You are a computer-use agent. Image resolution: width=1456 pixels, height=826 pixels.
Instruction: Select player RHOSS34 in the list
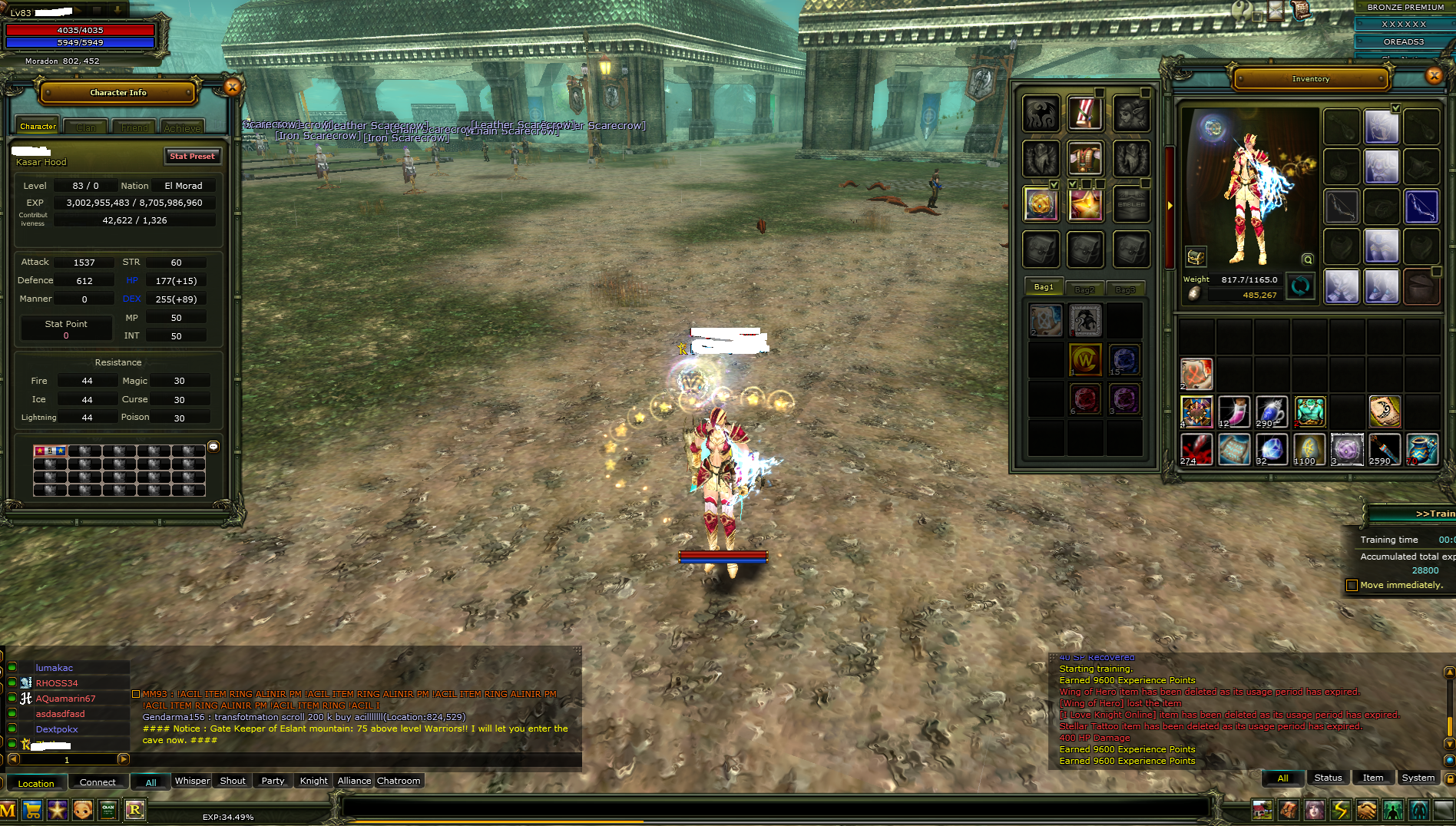(57, 683)
